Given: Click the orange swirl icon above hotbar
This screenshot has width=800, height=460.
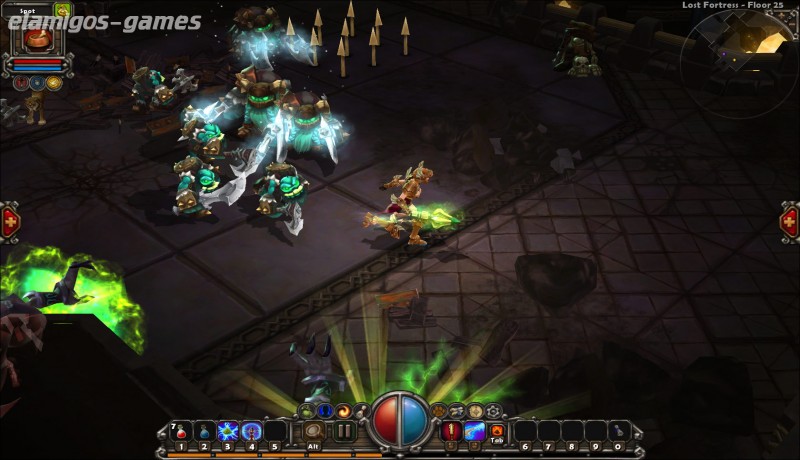Looking at the screenshot, I should pos(344,411).
